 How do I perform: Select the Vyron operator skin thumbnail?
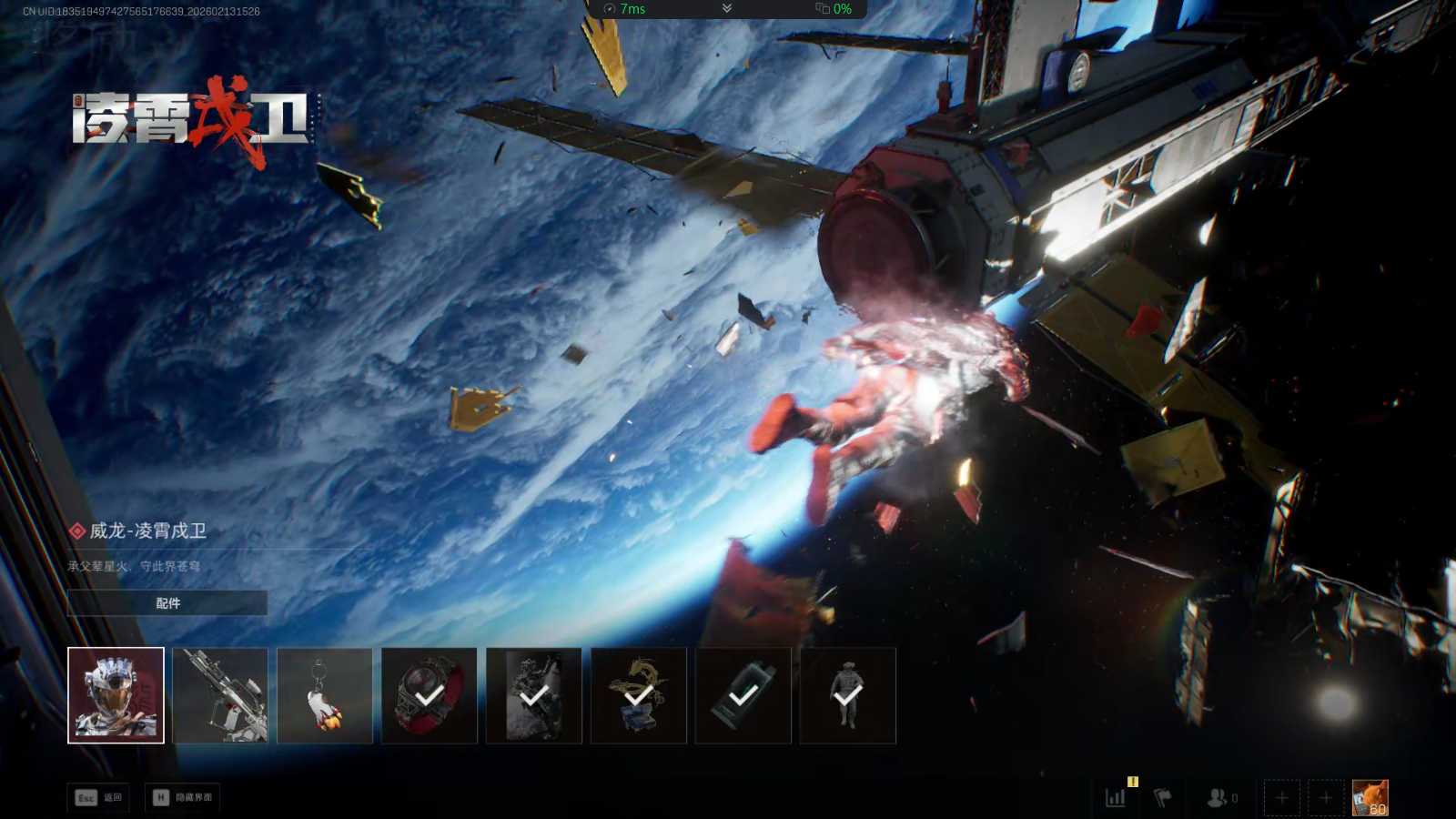[116, 695]
